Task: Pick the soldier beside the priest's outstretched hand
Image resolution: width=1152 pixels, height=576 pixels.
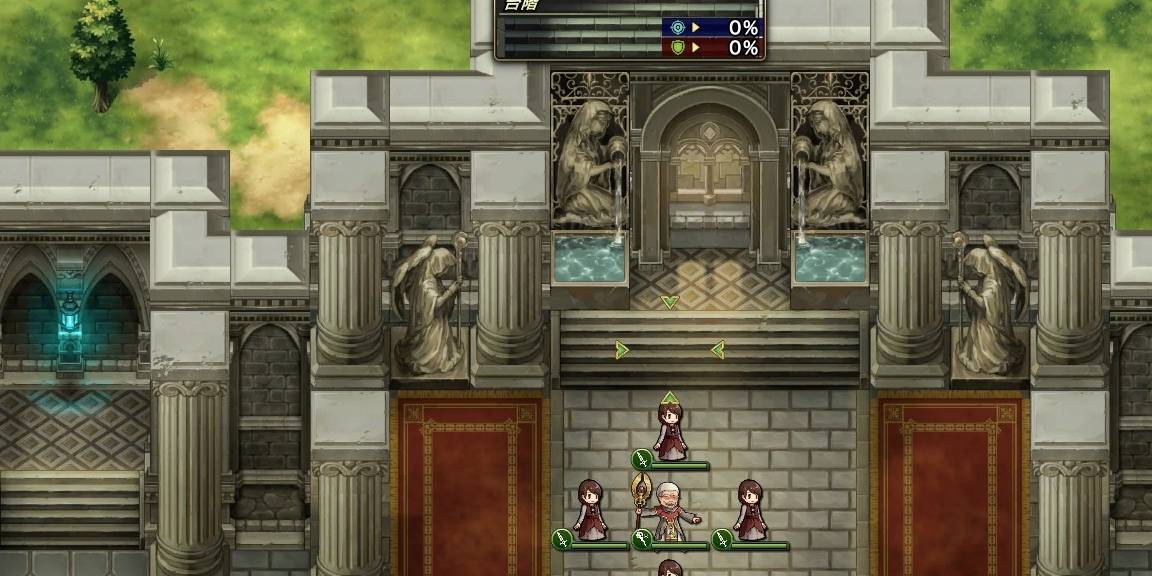Action: click(750, 509)
